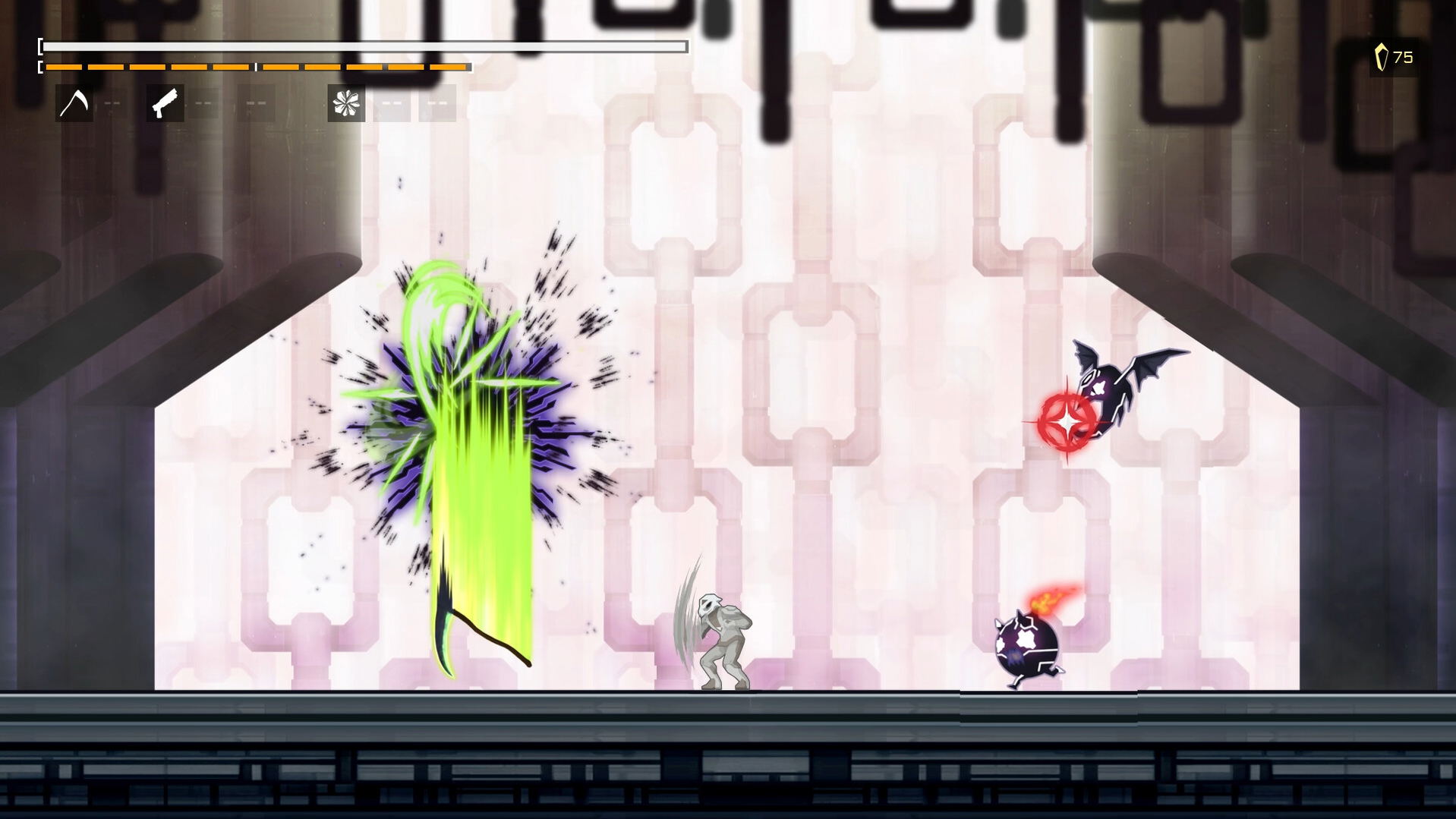Viewport: 1456px width, 819px height.
Task: Toggle the leftmost orange stamina segment
Action: click(62, 68)
